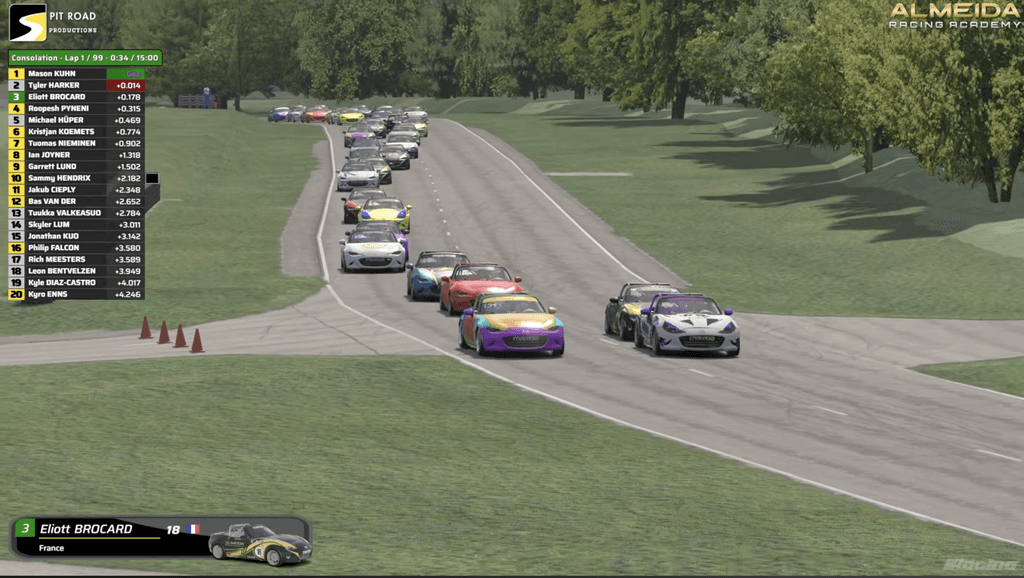Select Jakub Cieply's leaderboard row
This screenshot has height=578, width=1024.
[x=76, y=190]
